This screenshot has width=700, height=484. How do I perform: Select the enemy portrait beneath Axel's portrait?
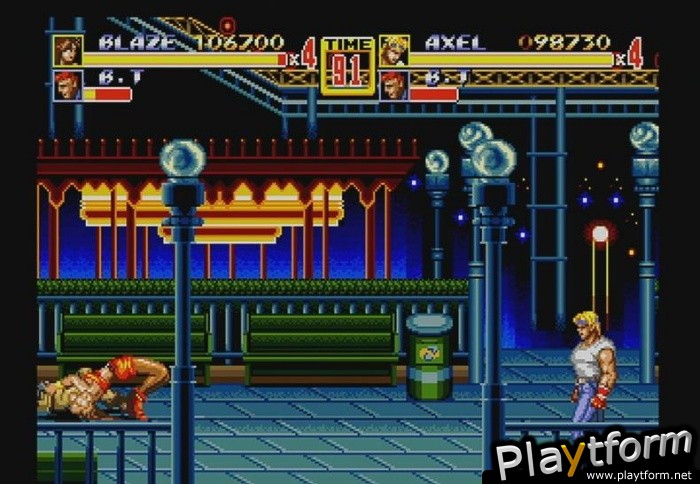pos(394,85)
